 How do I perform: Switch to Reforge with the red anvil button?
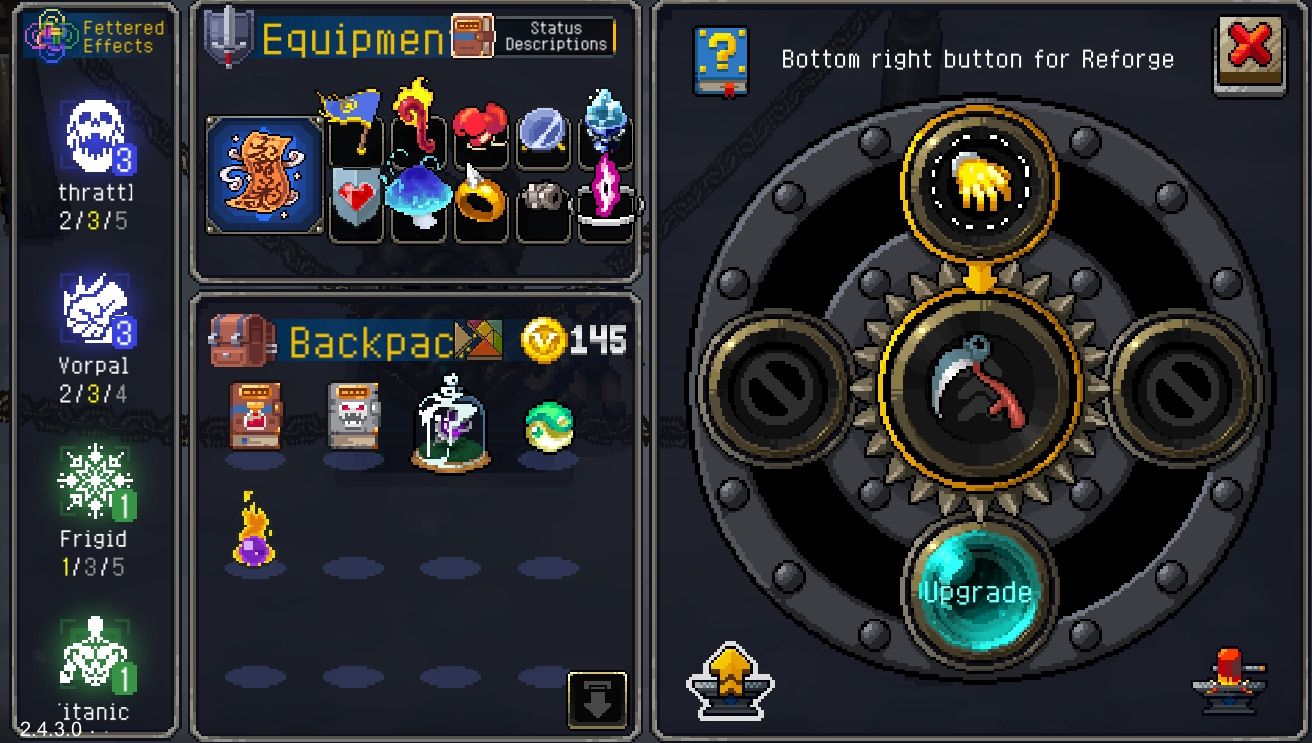click(x=1228, y=678)
